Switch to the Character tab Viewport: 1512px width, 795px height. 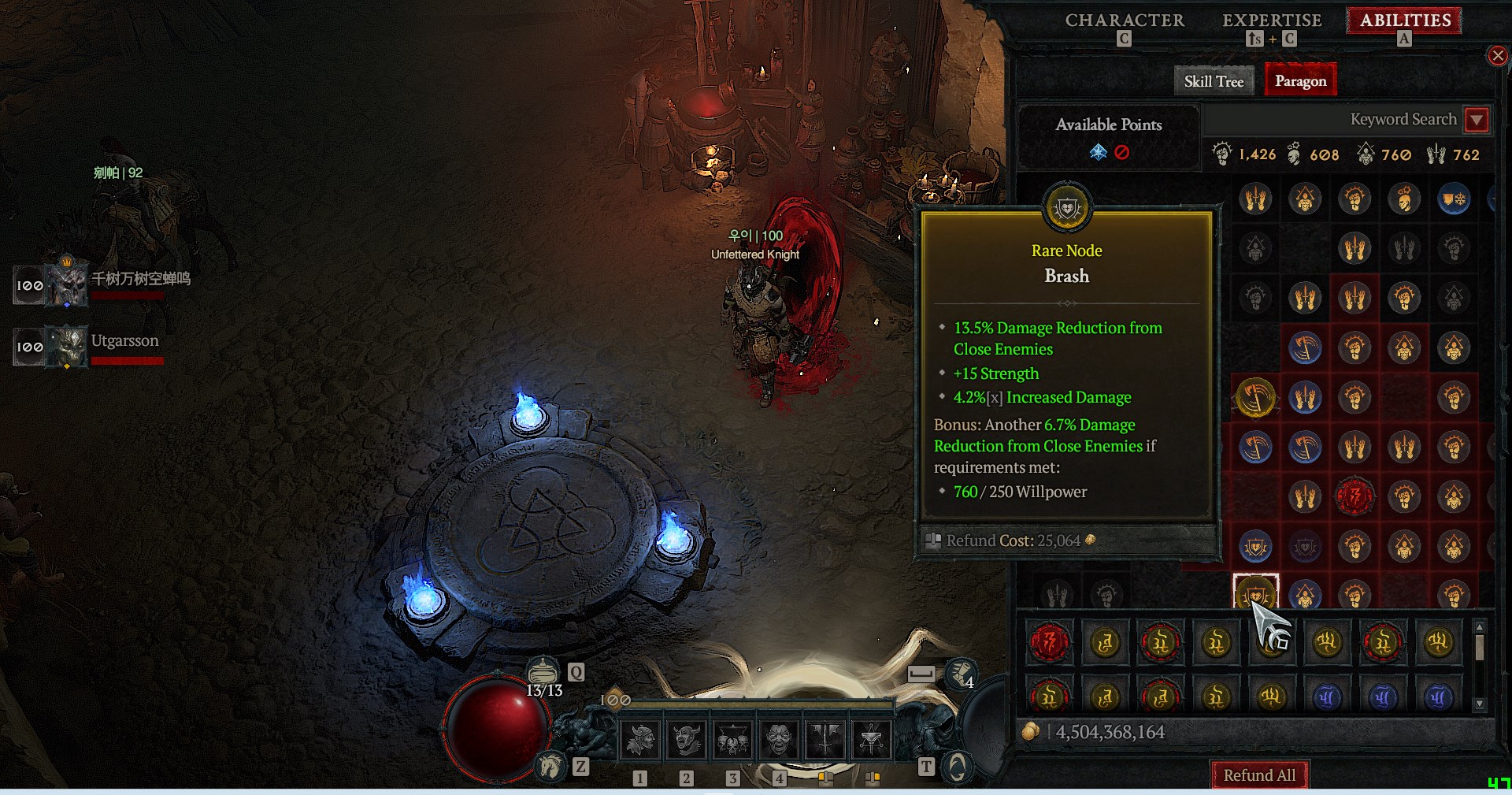pyautogui.click(x=1124, y=20)
